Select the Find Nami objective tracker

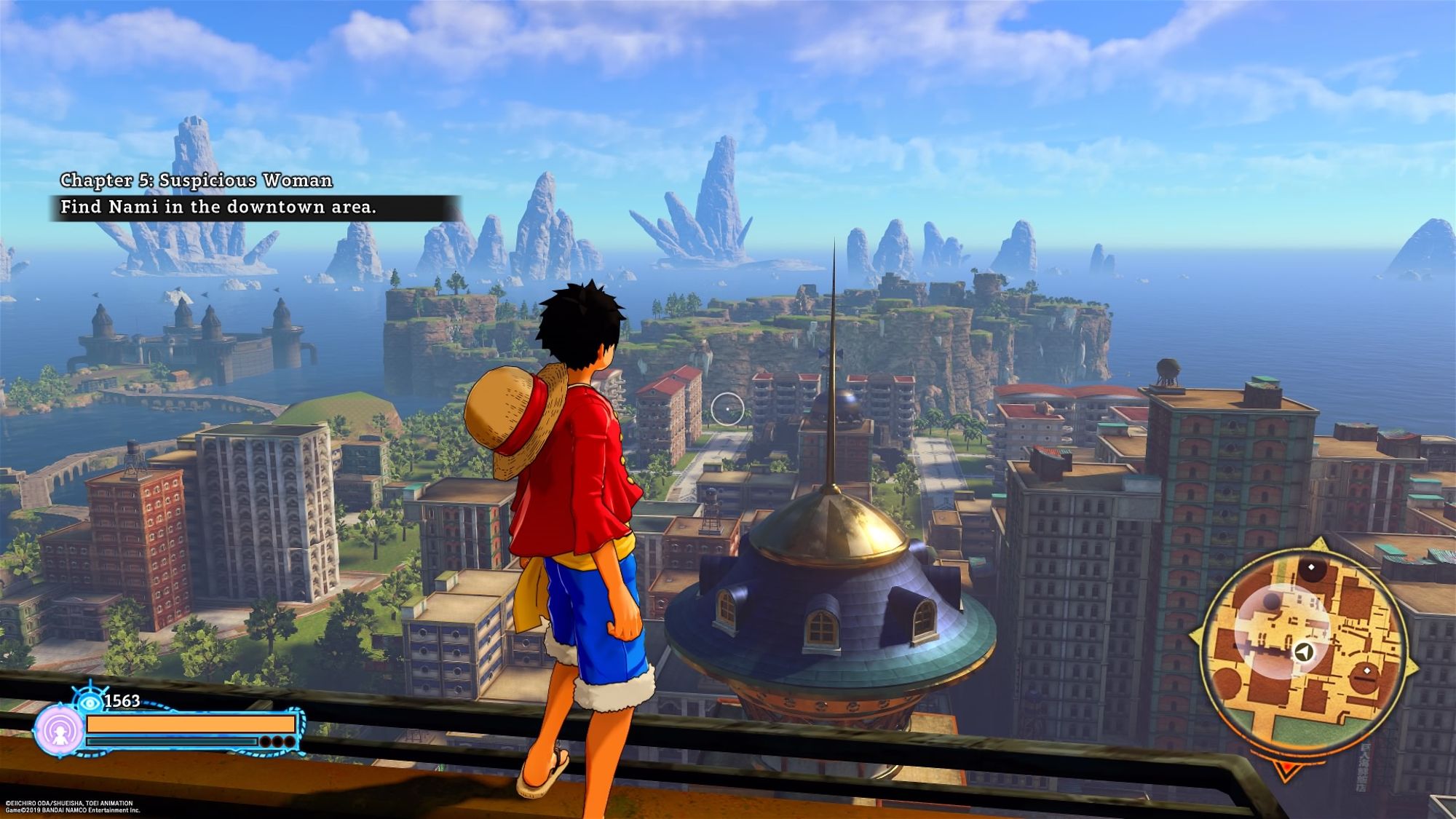[x=218, y=207]
